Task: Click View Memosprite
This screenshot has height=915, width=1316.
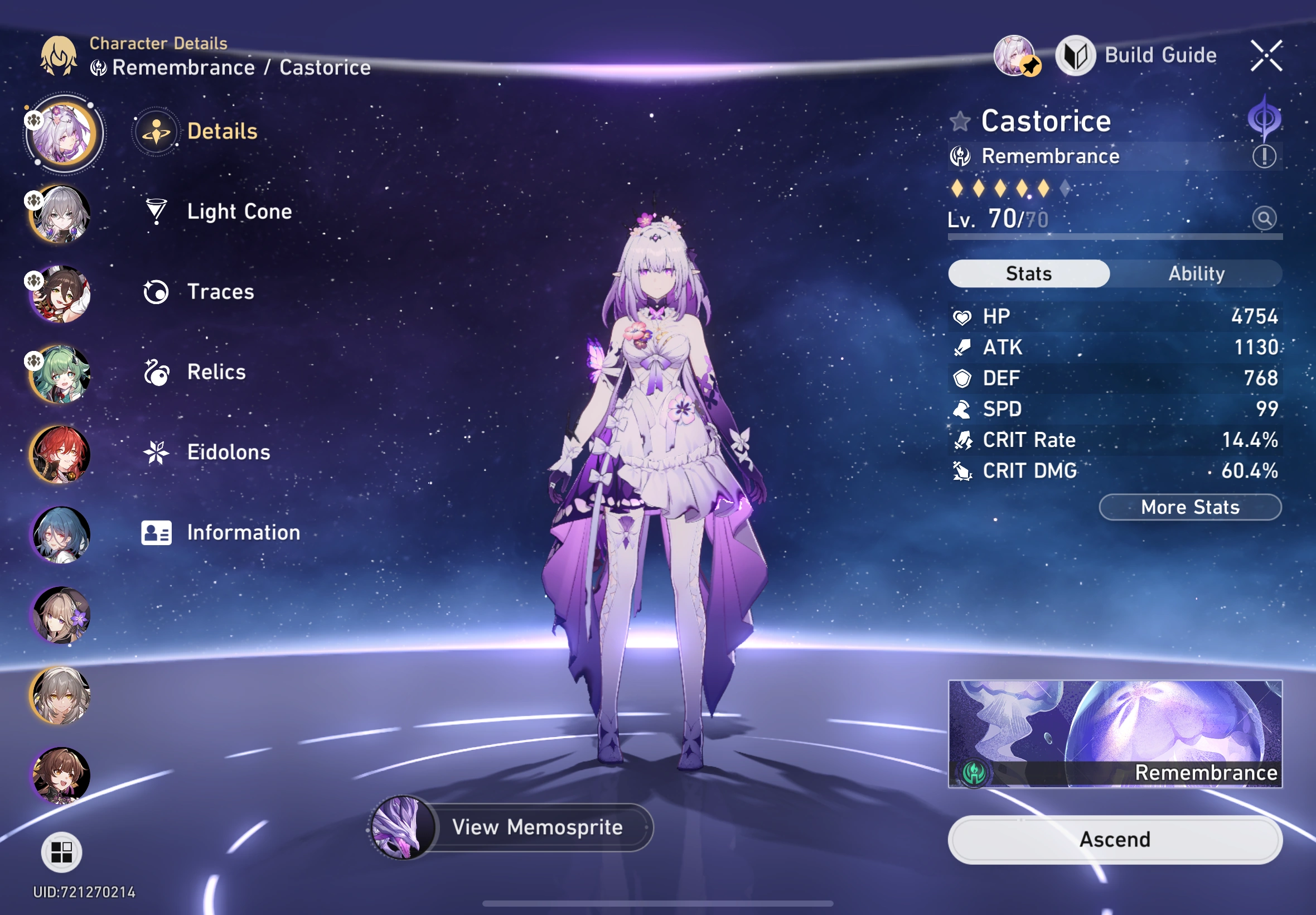Action: tap(538, 827)
